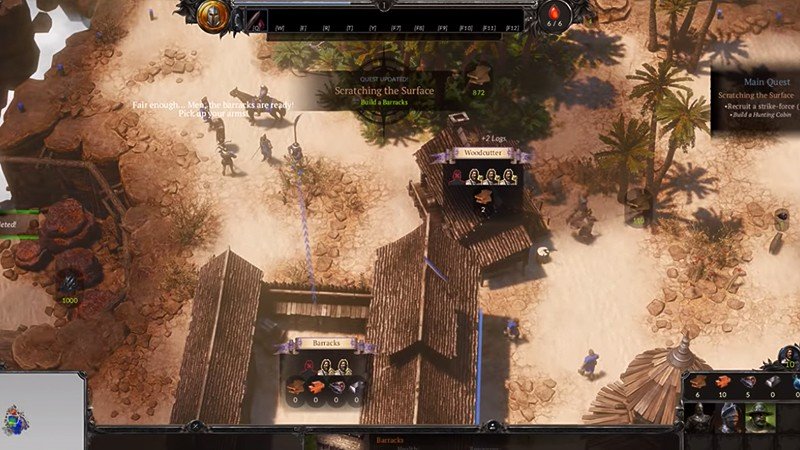Recruit the armored soldier unit portrait

point(698,417)
